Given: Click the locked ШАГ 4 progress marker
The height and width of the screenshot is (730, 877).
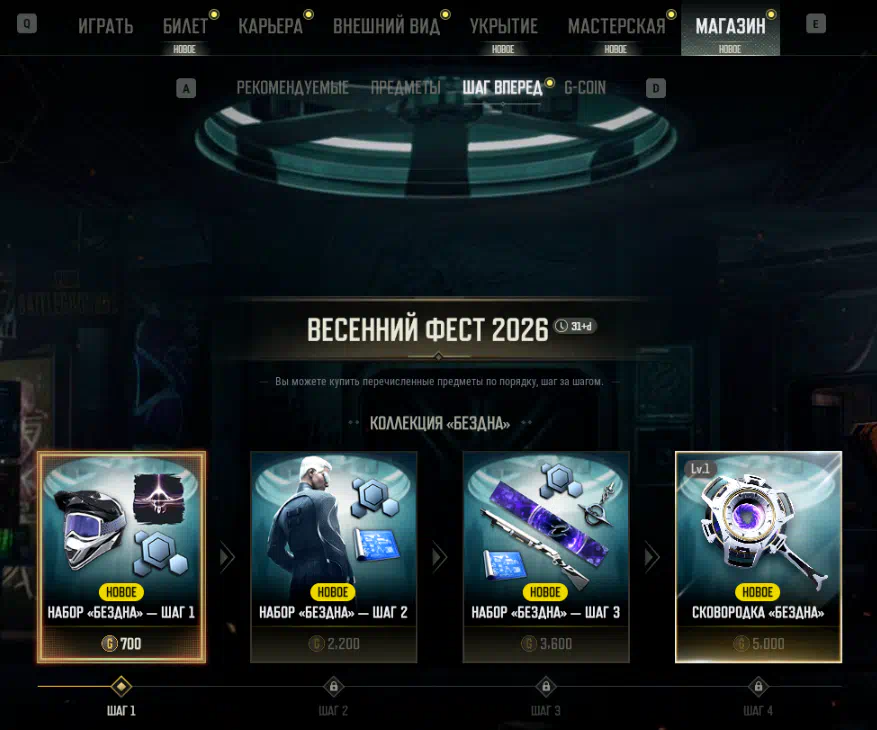Looking at the screenshot, I should coord(758,687).
